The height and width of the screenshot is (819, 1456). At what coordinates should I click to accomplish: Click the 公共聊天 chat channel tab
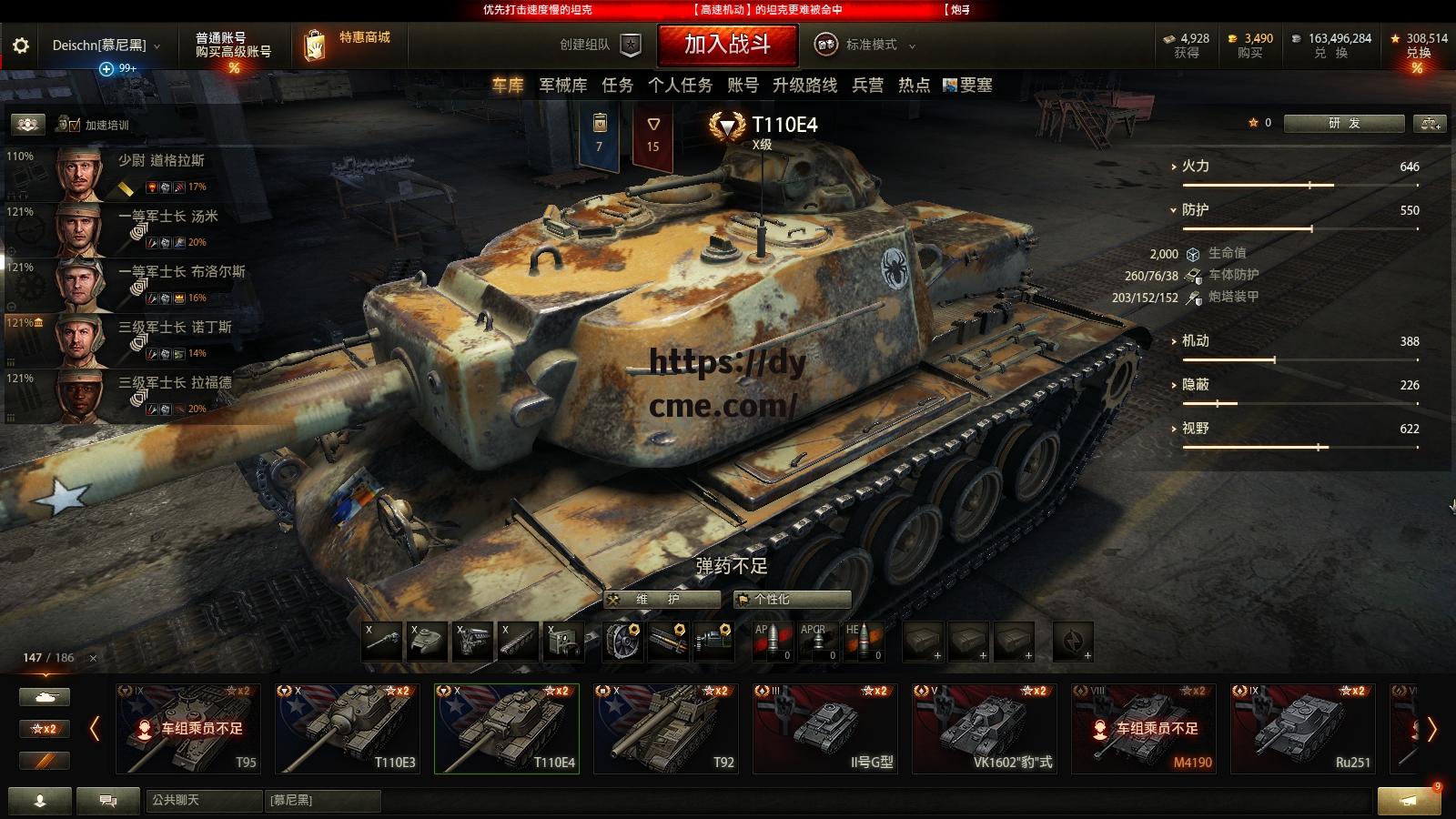pyautogui.click(x=202, y=800)
